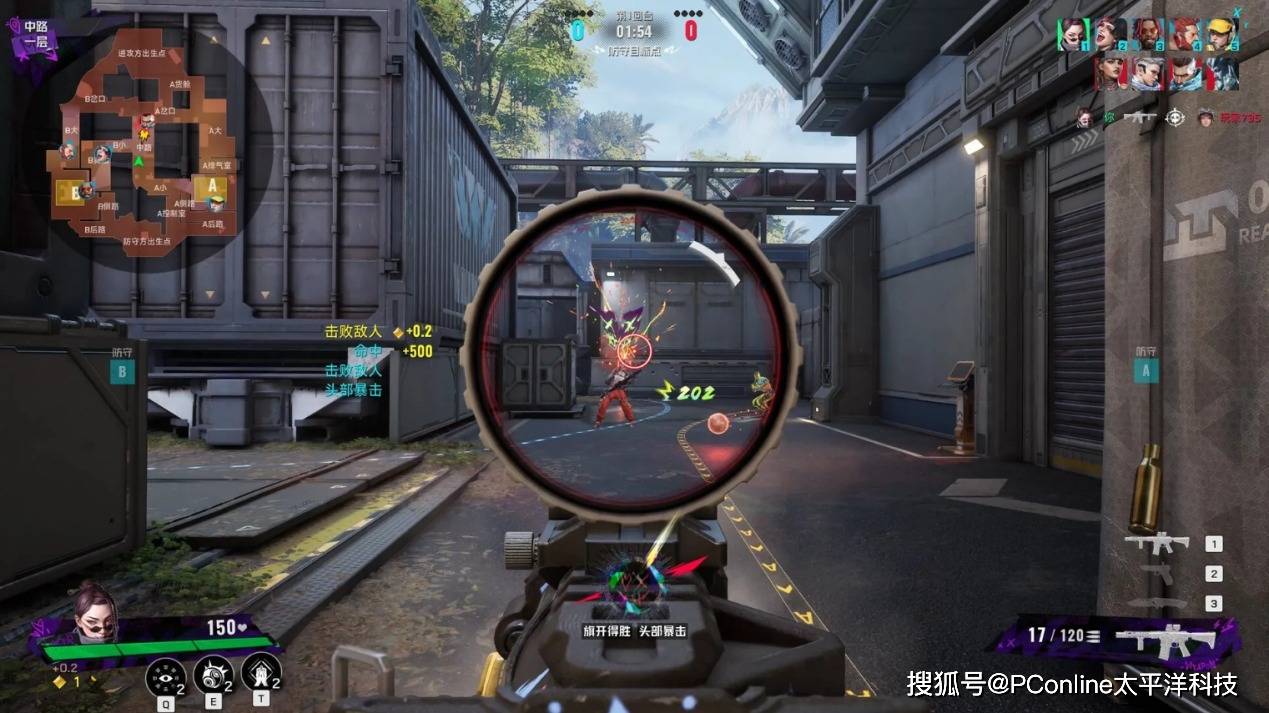
Task: Click the A site marker on minimap
Action: click(x=212, y=186)
